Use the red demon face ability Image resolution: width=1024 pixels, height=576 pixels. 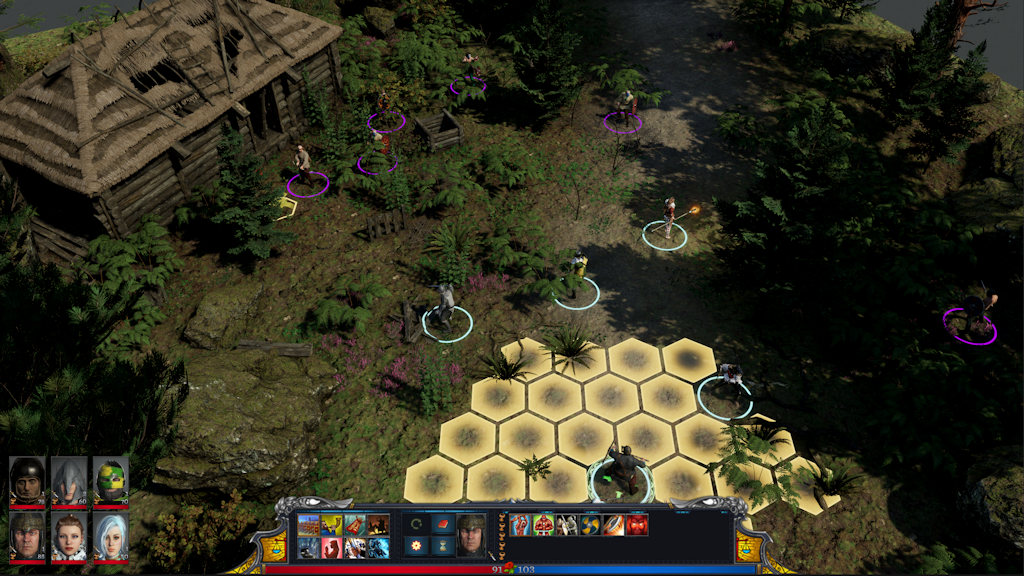point(637,525)
